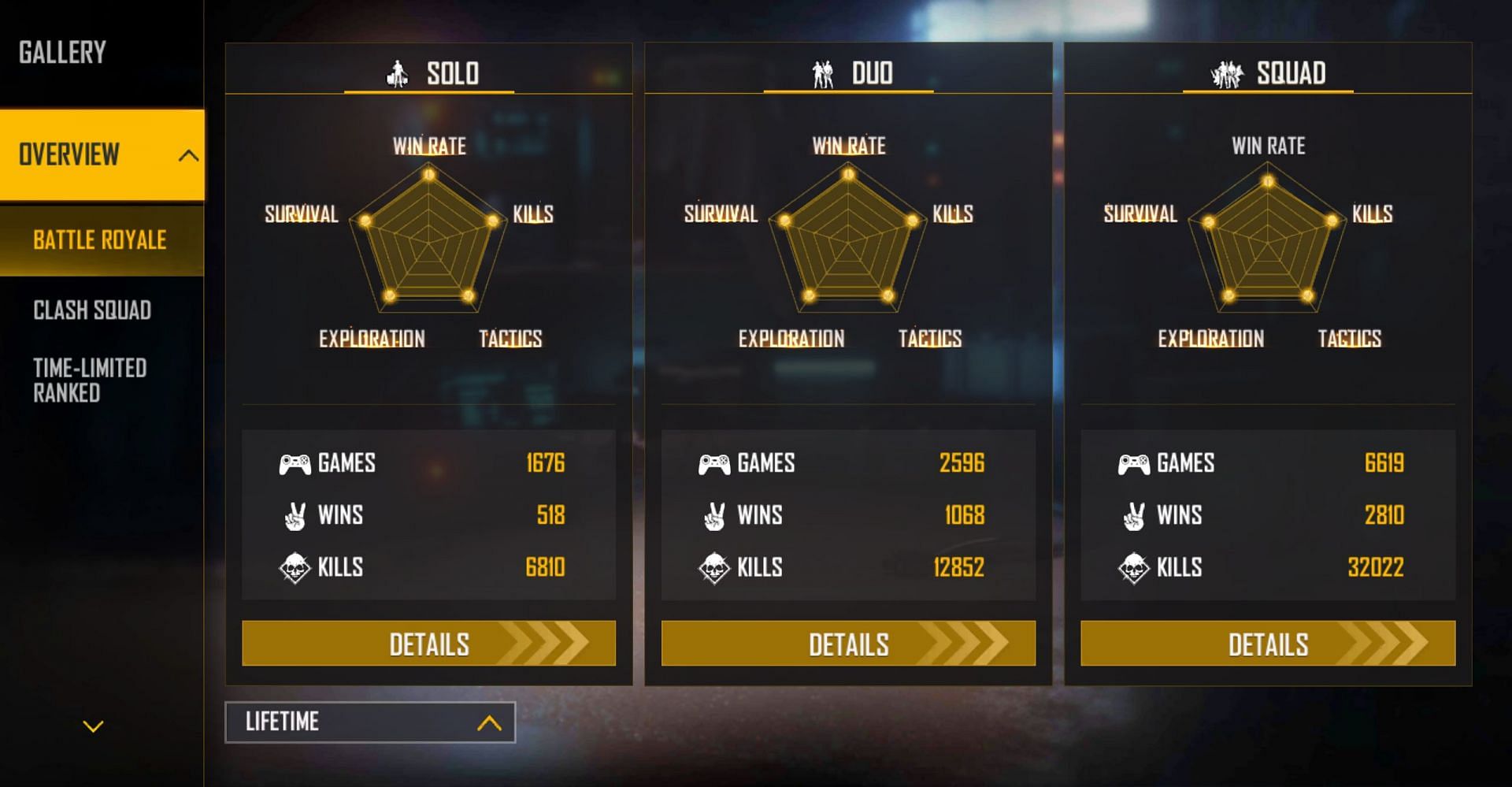Select the Battle Royale tab
The width and height of the screenshot is (1512, 787).
(x=100, y=240)
